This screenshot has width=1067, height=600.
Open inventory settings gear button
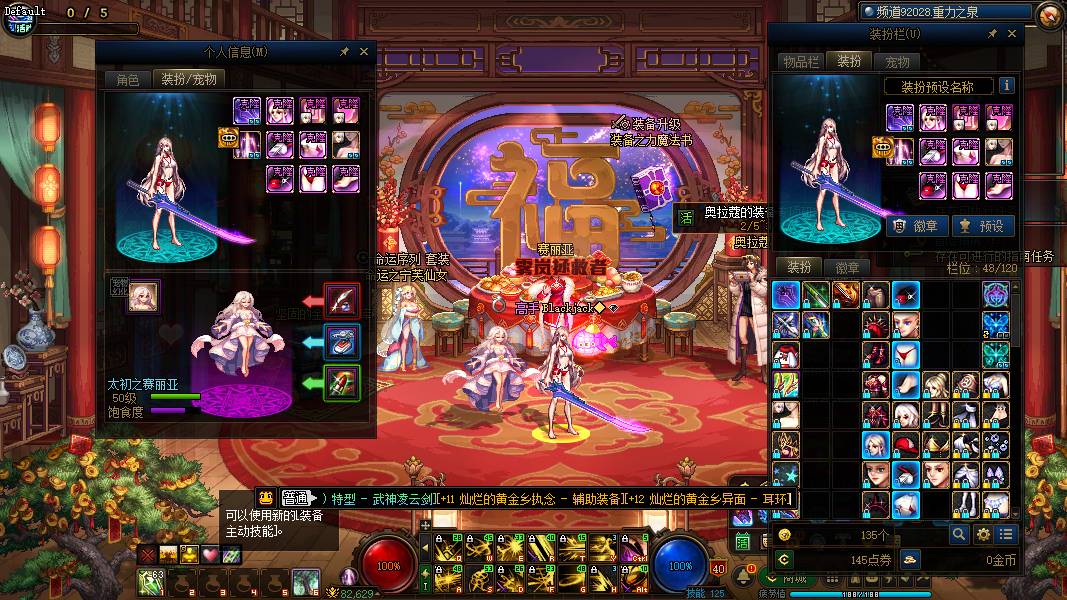[x=983, y=535]
